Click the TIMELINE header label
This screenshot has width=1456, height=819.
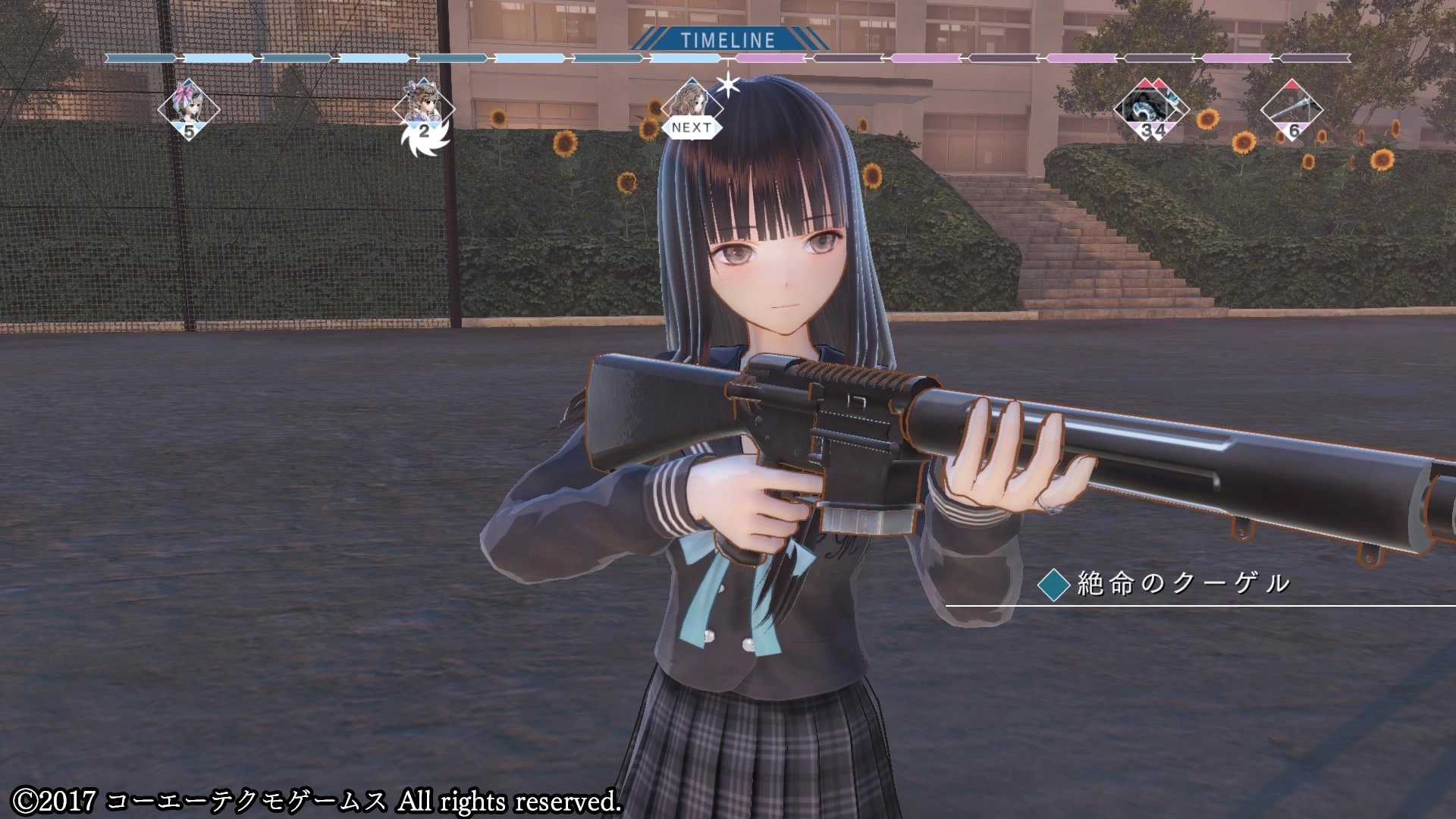click(x=727, y=40)
